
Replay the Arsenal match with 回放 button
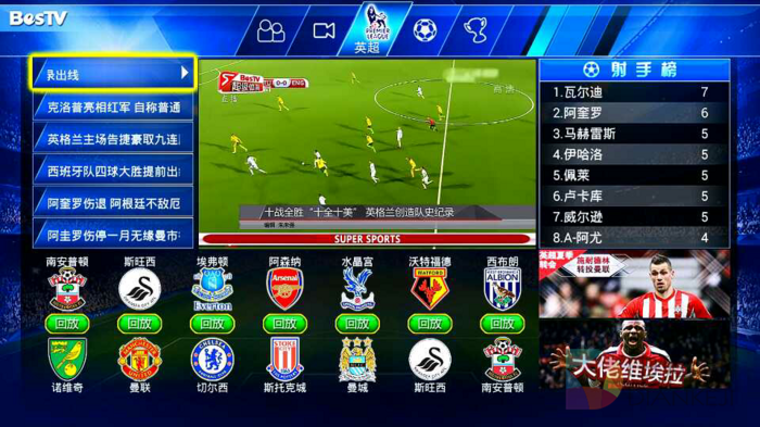tap(283, 323)
